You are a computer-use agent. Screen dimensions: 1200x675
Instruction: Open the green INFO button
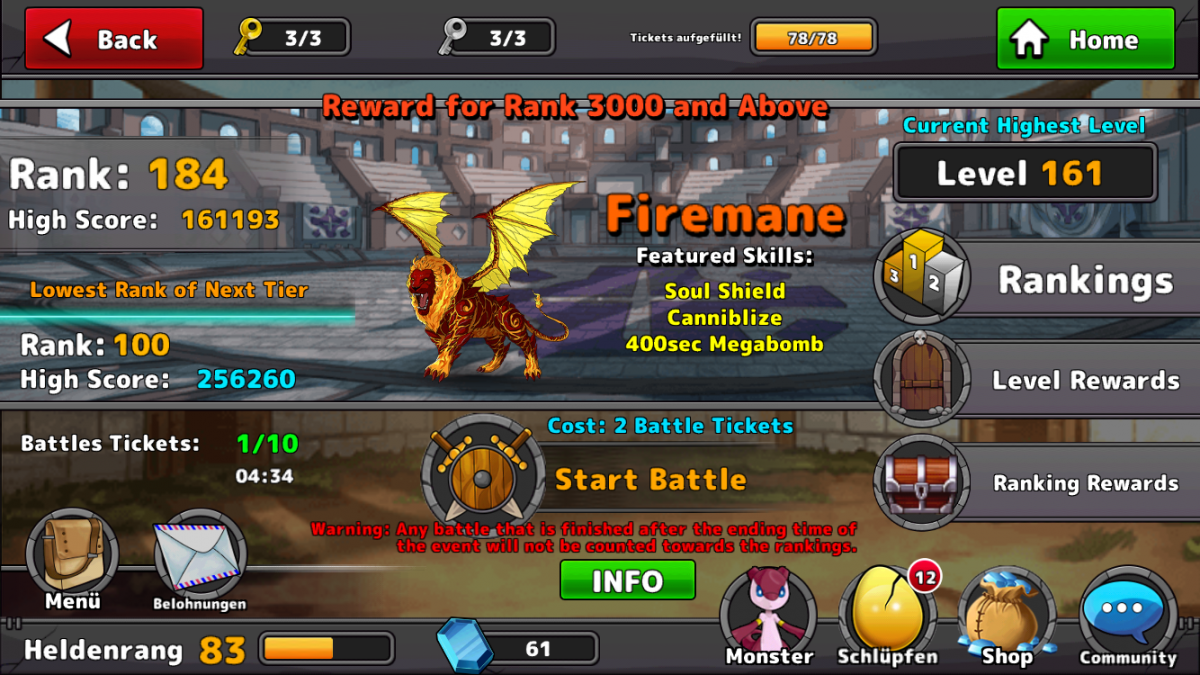[x=627, y=580]
